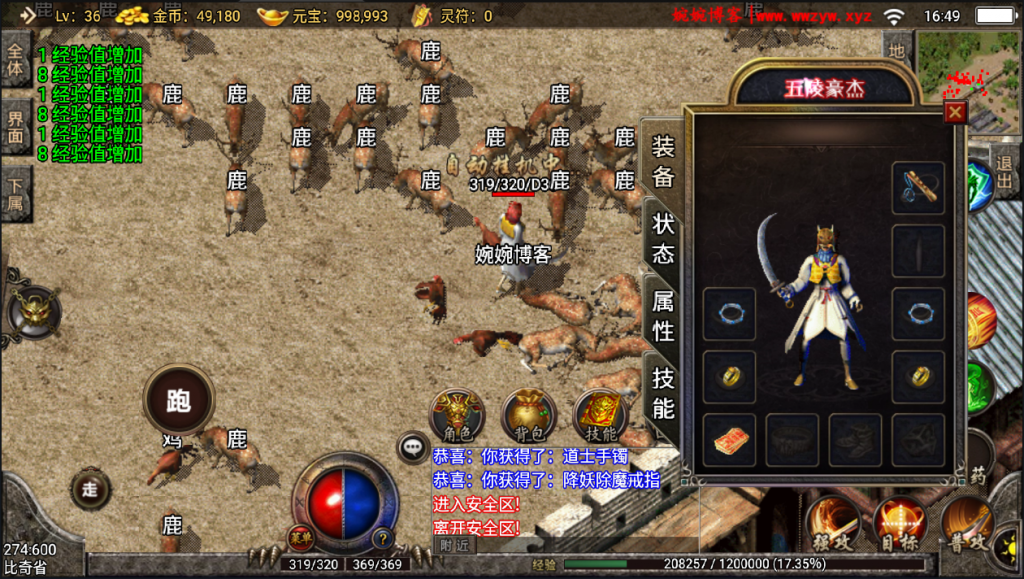Open the 菜单 menu button
This screenshot has height=579, width=1024.
(300, 537)
